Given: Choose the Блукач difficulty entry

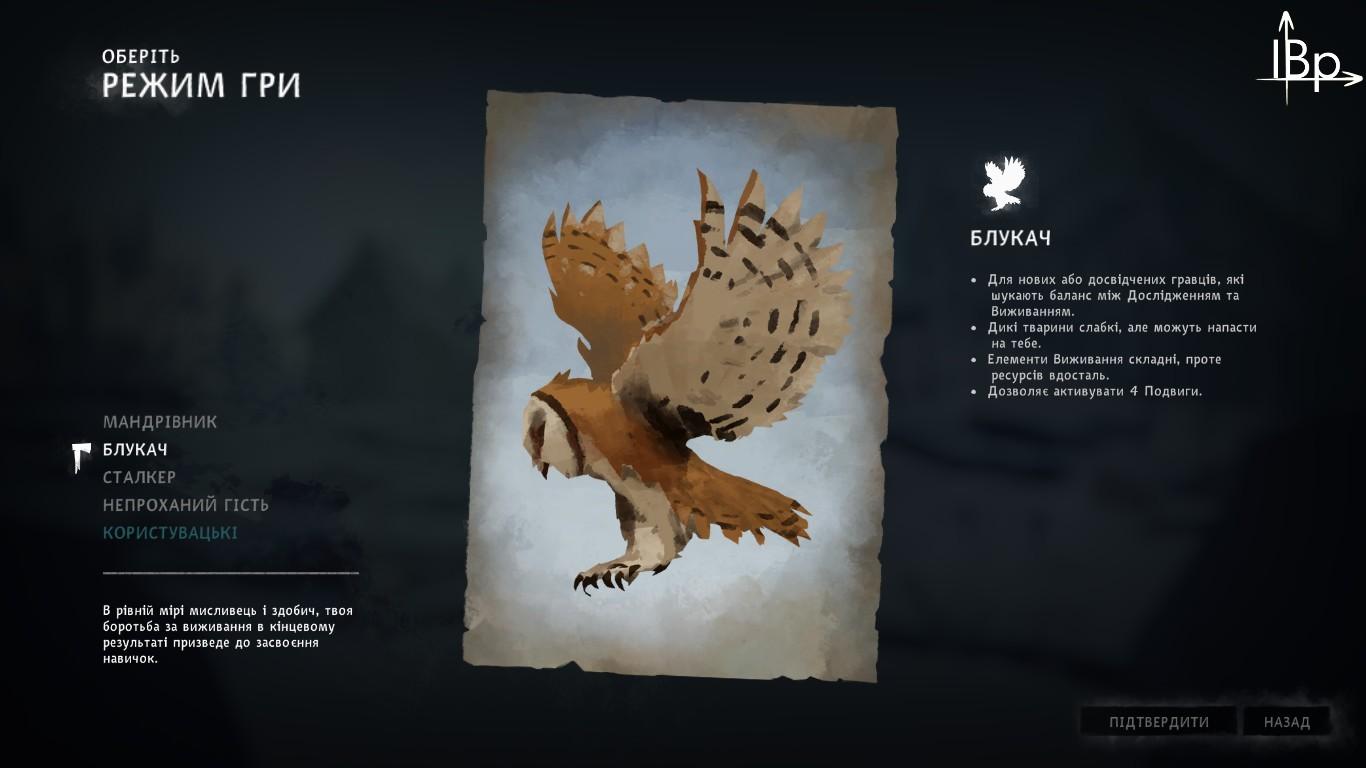Looking at the screenshot, I should pyautogui.click(x=135, y=450).
